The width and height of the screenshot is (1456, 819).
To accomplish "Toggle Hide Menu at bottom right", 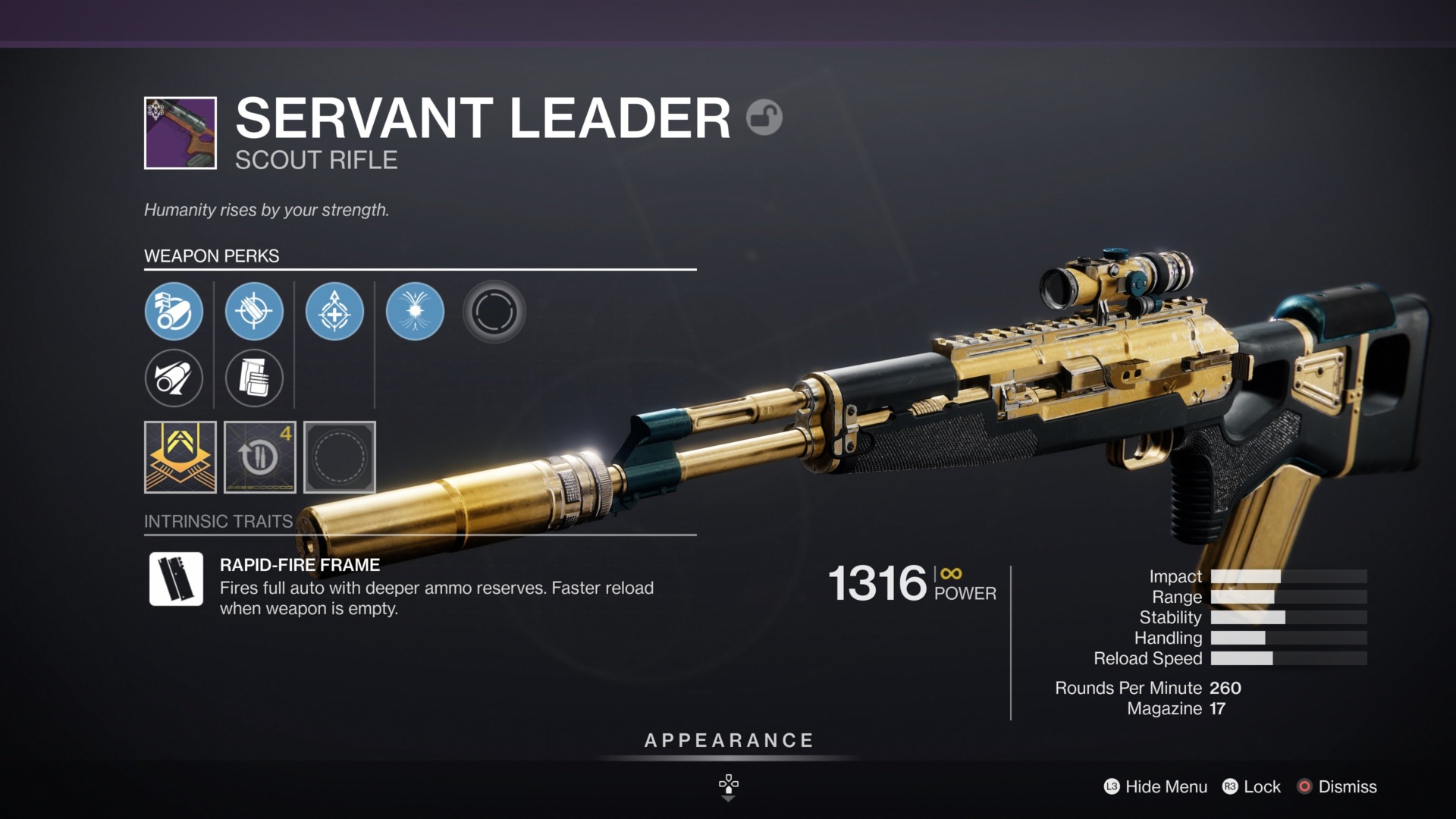I will (1166, 787).
